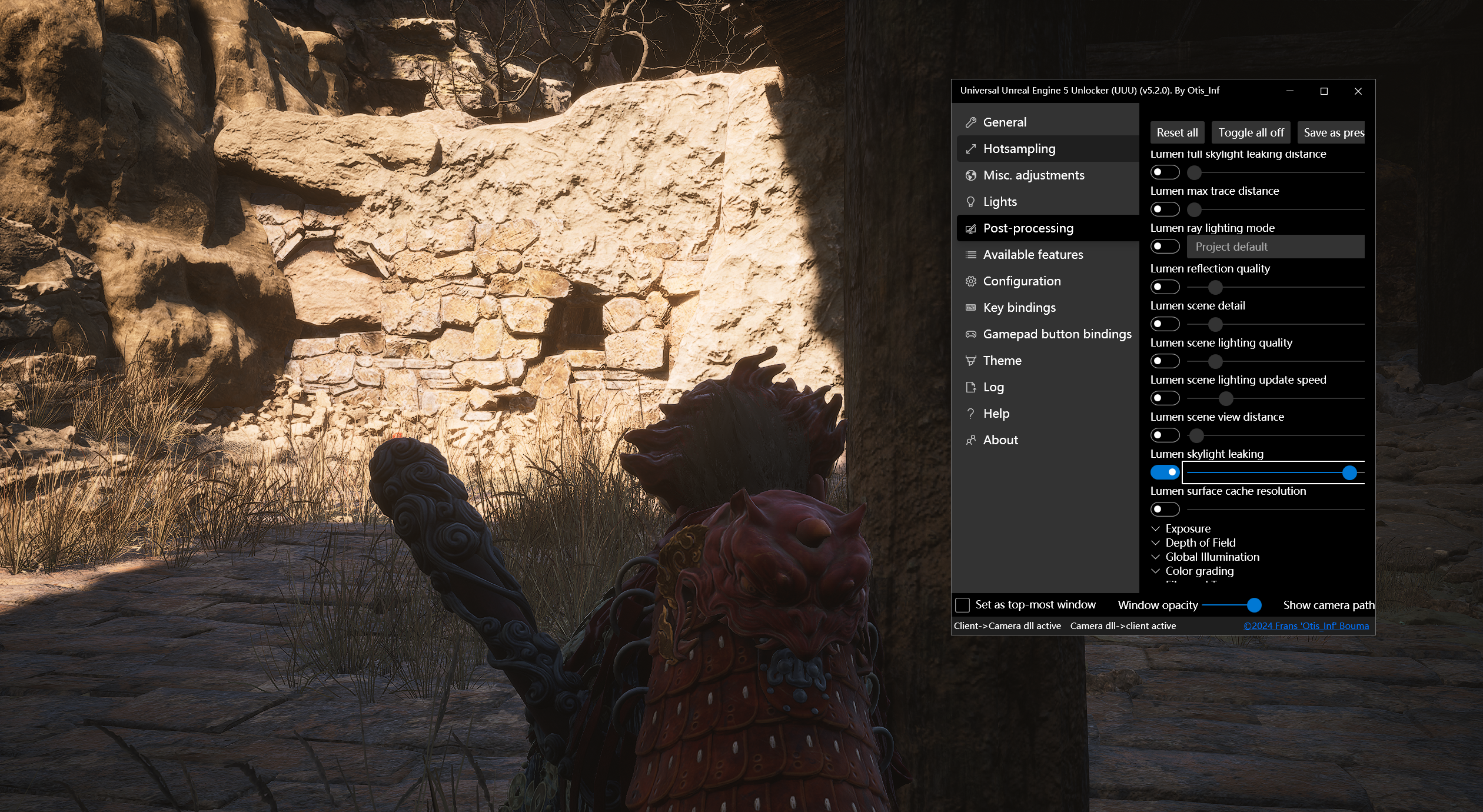The height and width of the screenshot is (812, 1483).
Task: Enable the Lumen reflection quality toggle
Action: tap(1165, 287)
